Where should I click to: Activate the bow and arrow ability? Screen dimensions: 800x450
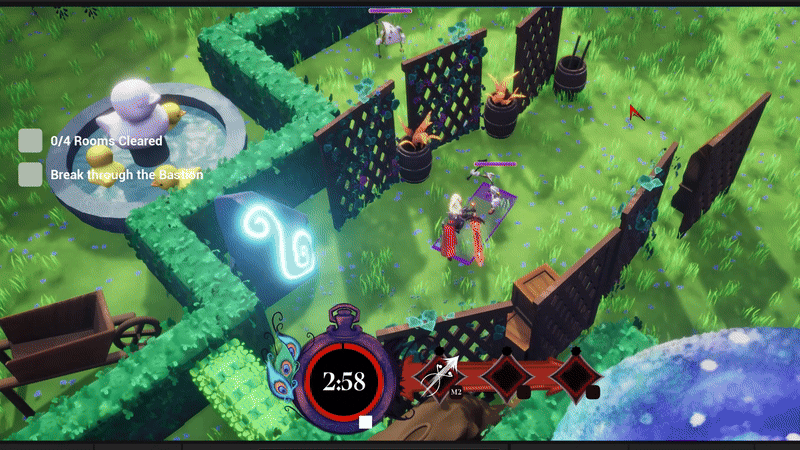click(439, 376)
